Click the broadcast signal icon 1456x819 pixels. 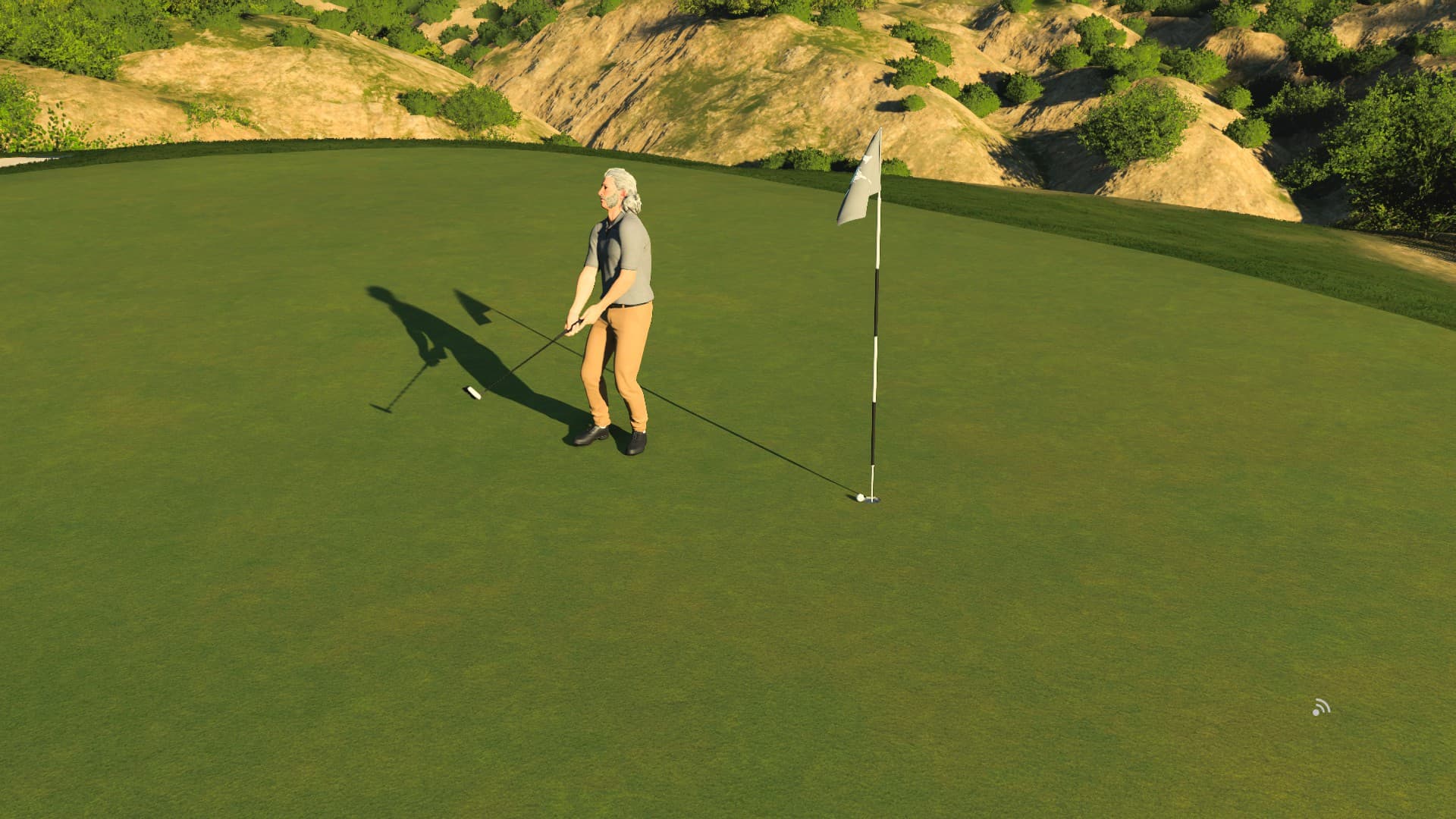tap(1320, 708)
